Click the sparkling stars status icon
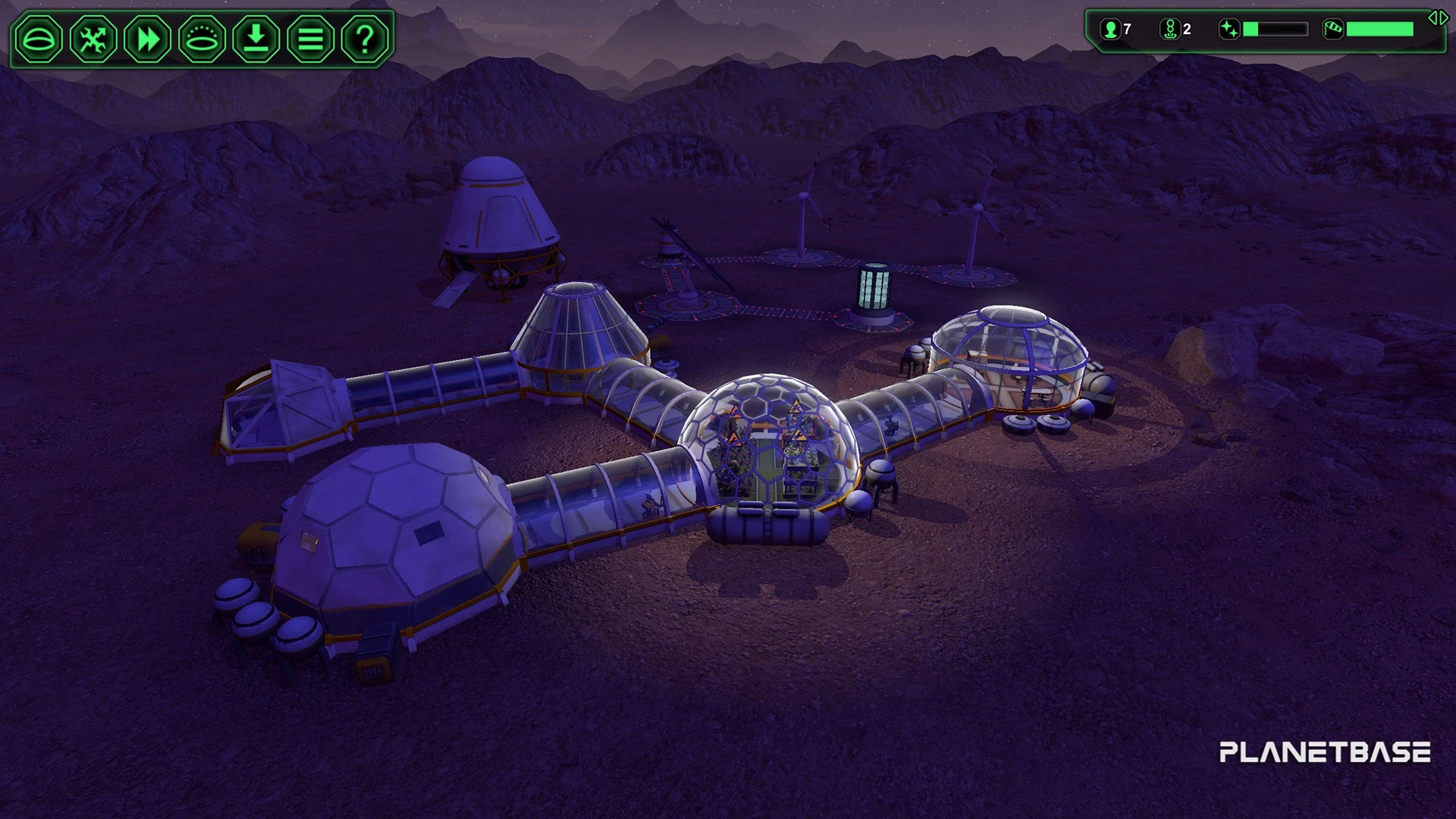 pos(1229,30)
